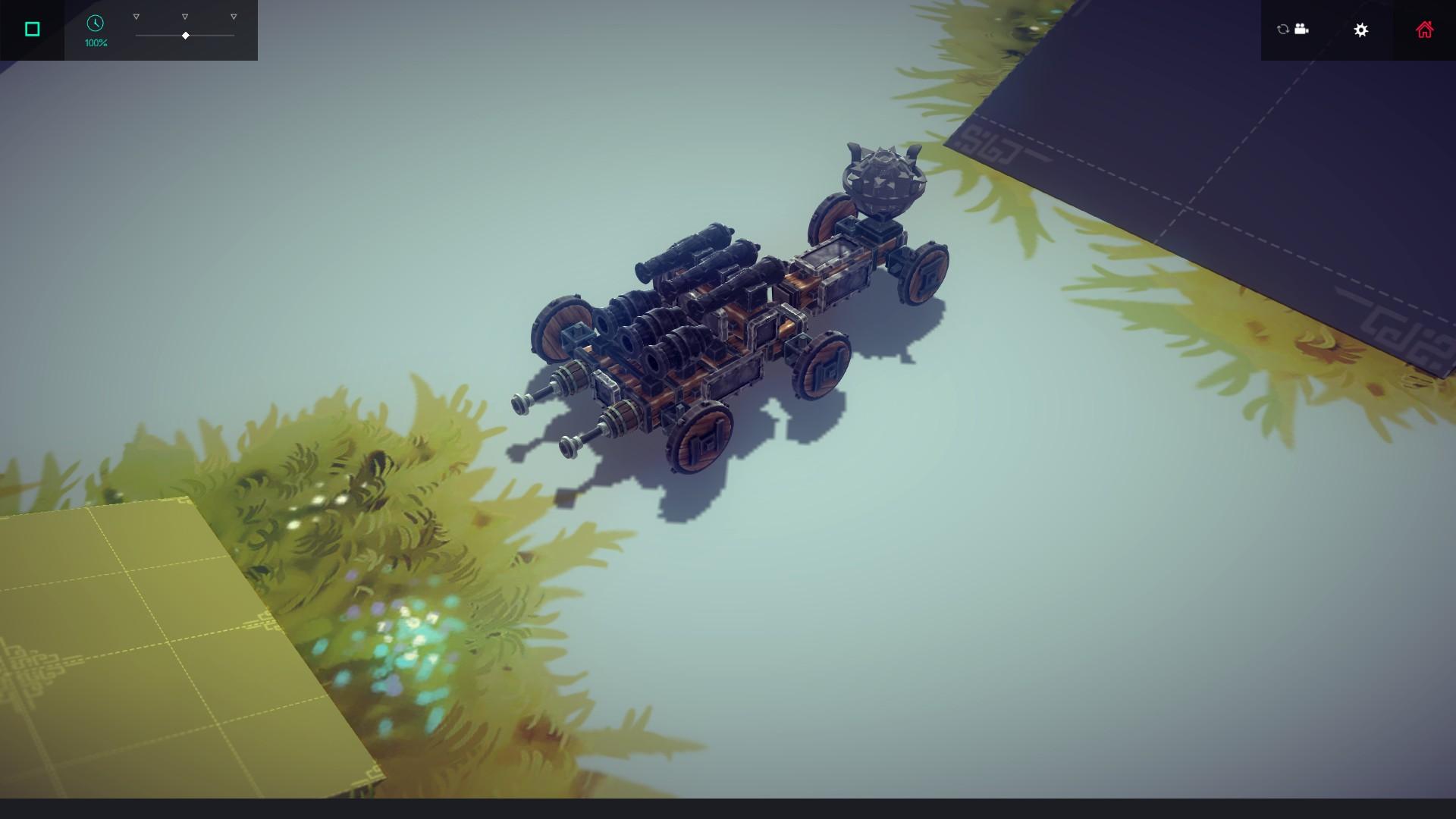Click the camera reset arrows icon top-right

click(x=1282, y=30)
